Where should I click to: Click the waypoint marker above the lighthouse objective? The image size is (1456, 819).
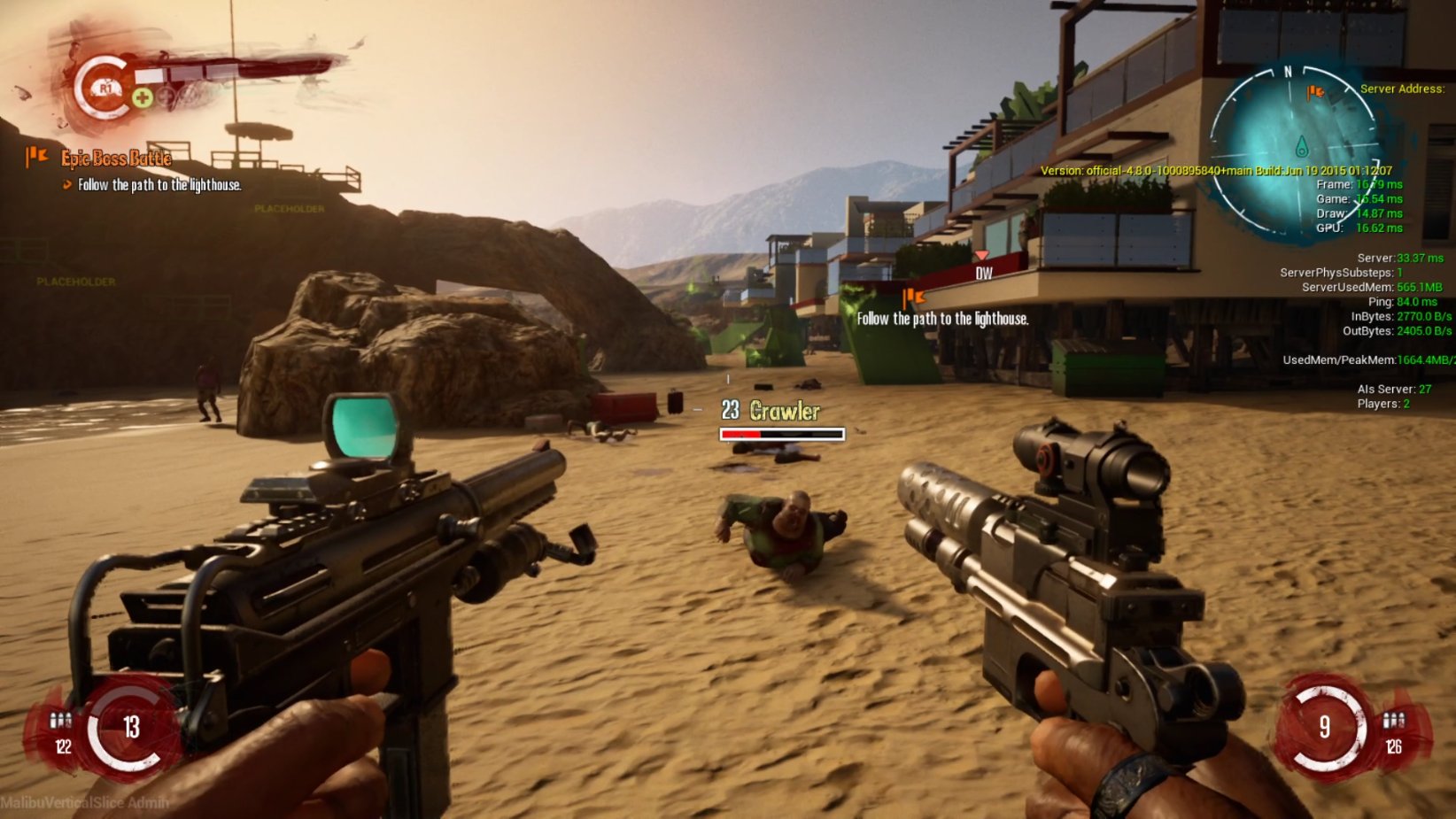(912, 297)
